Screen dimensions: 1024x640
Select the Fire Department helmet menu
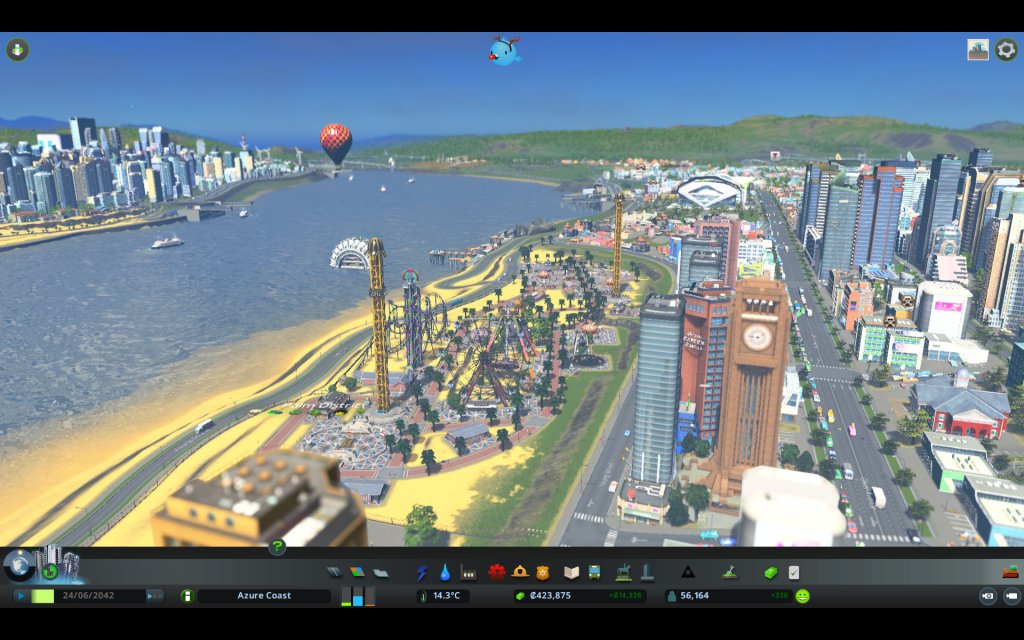coord(520,573)
